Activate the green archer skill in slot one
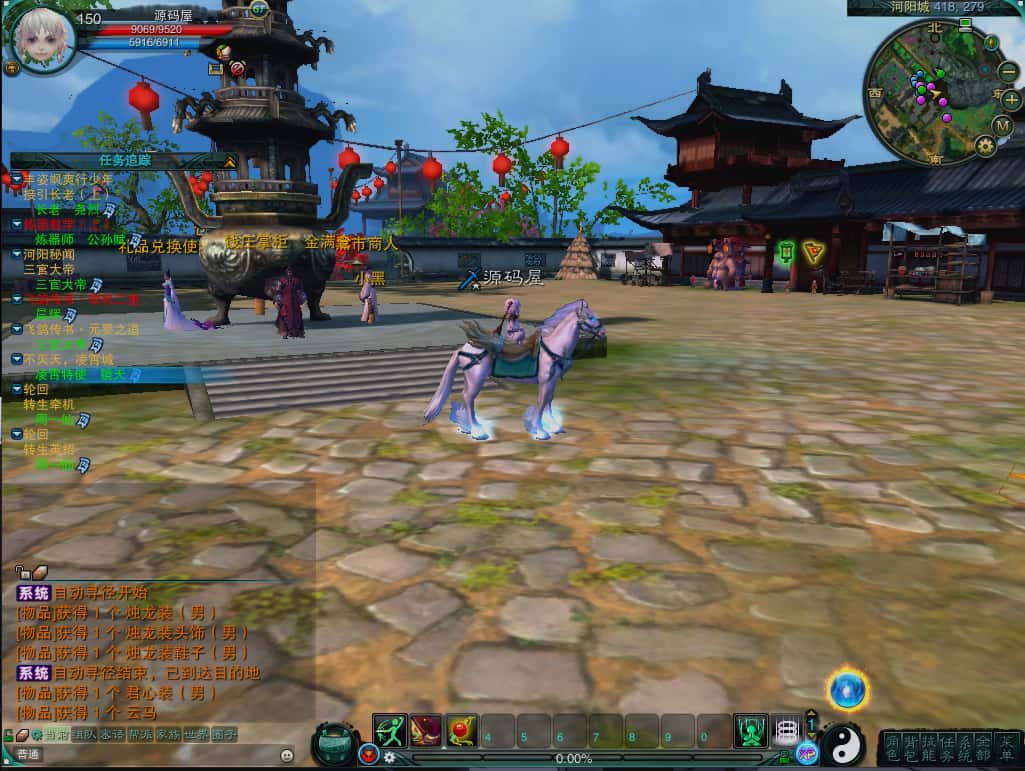1025x771 pixels. [x=390, y=731]
